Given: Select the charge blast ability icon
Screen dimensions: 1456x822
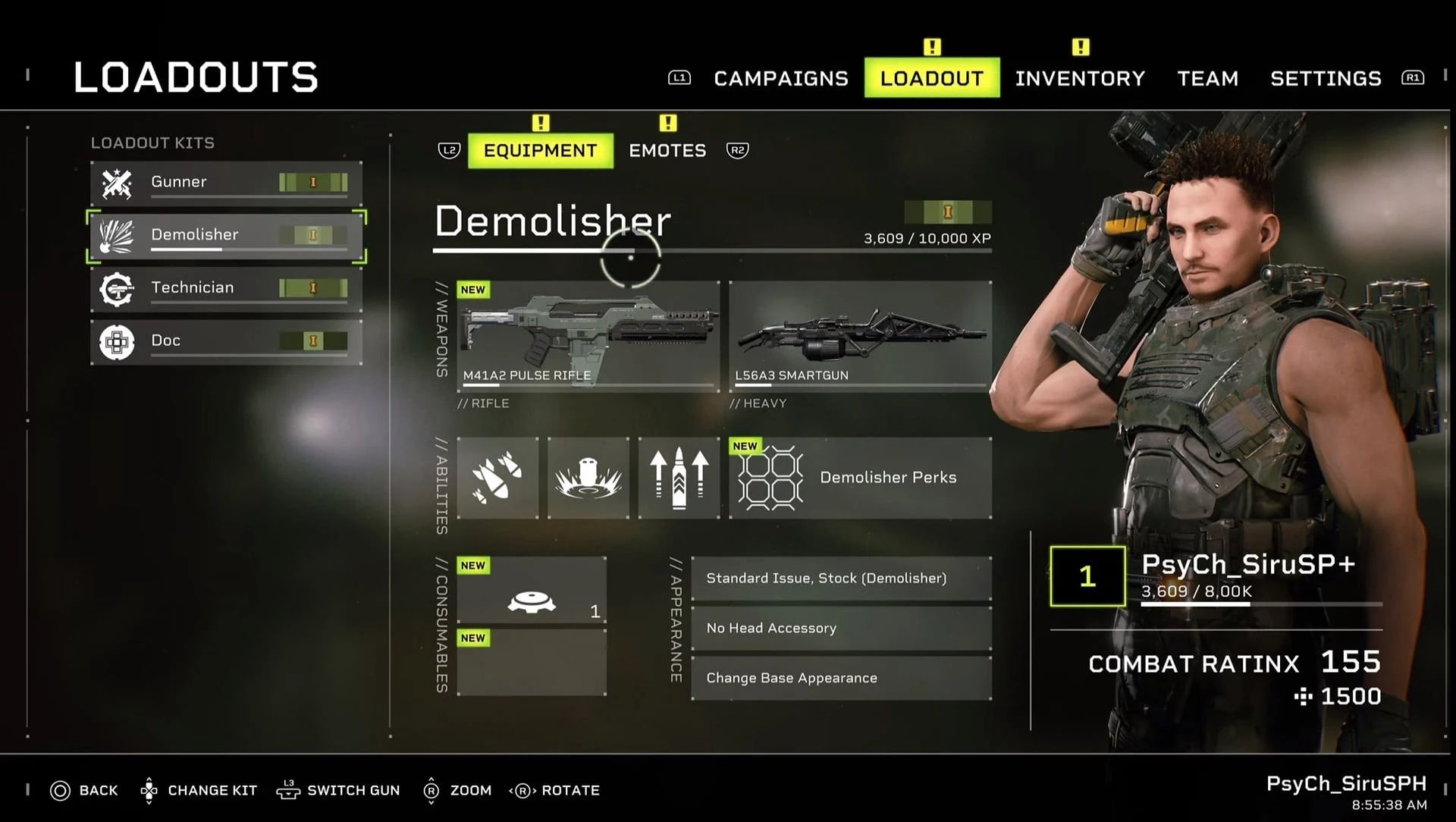Looking at the screenshot, I should coord(588,477).
